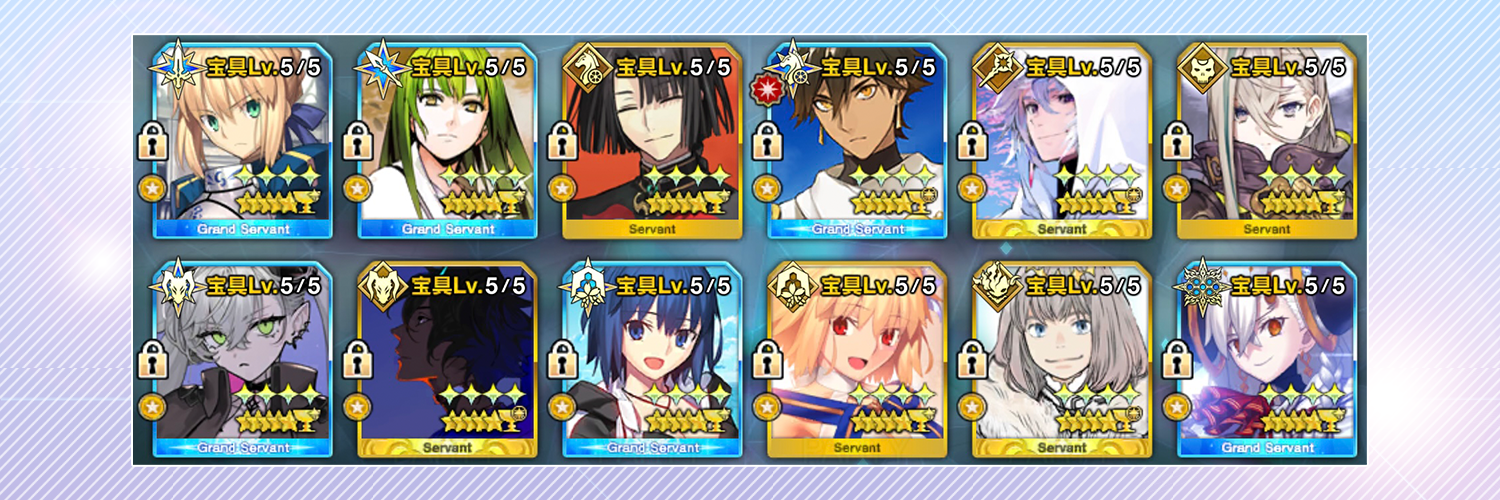Select the dark silhouette profile servant card
1500x500 pixels.
point(449,360)
